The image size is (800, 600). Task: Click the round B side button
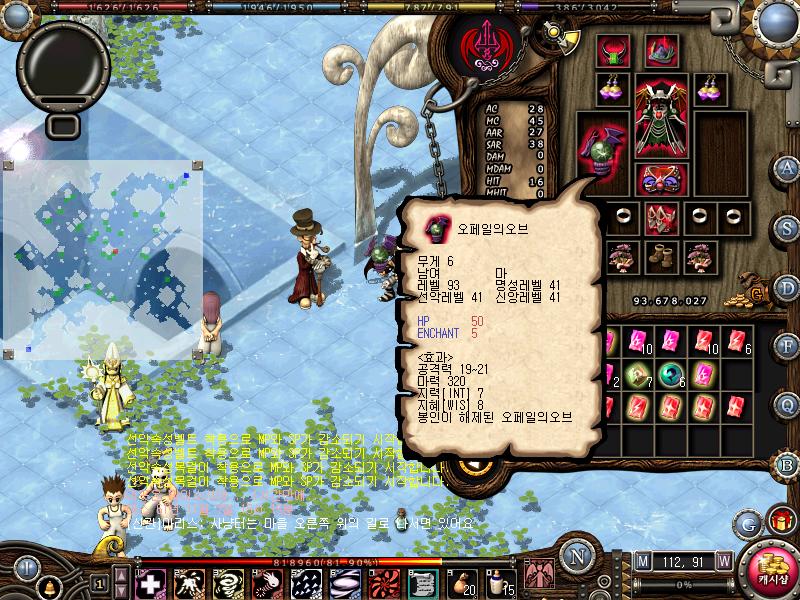pyautogui.click(x=787, y=464)
